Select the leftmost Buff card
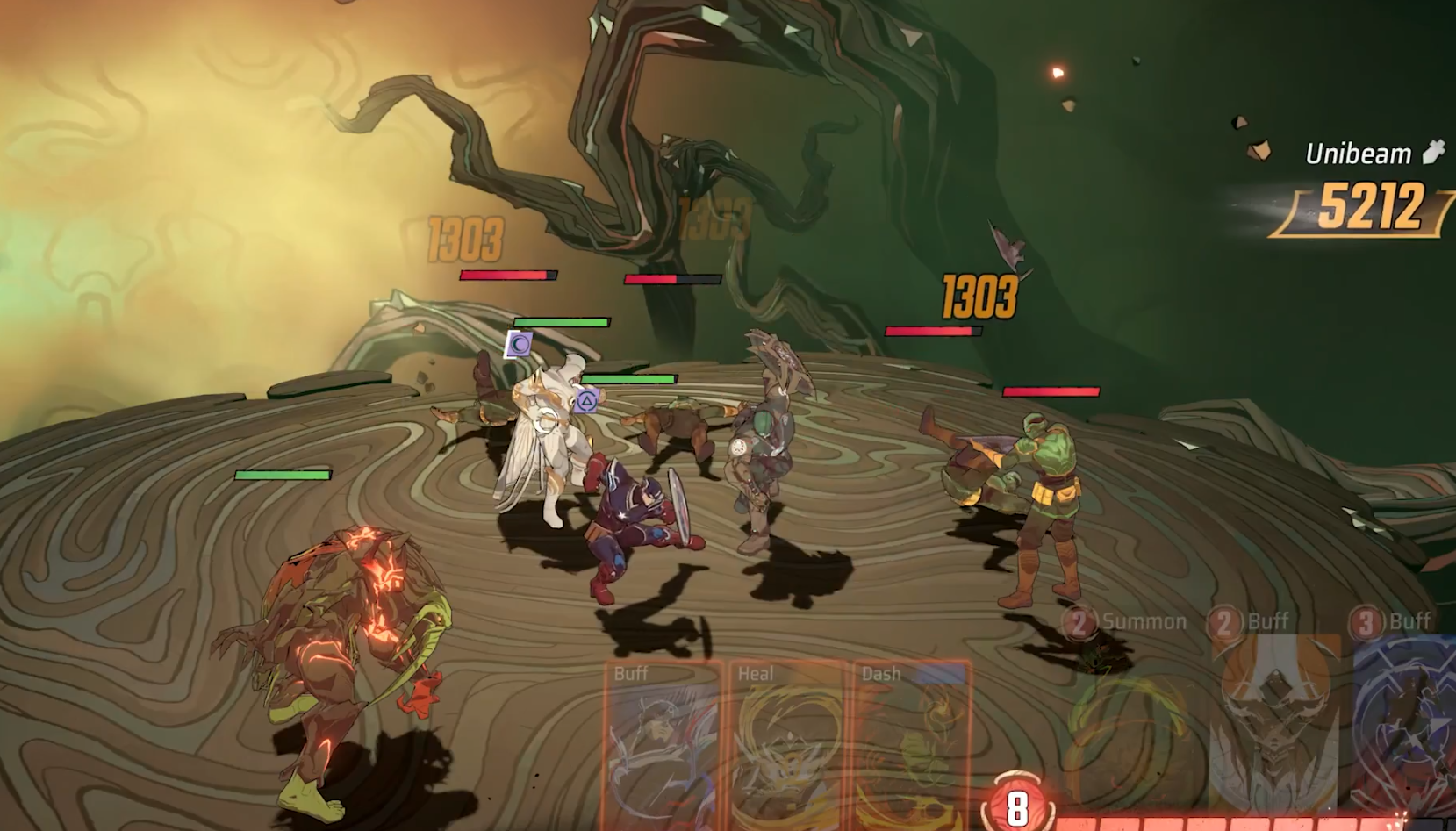The width and height of the screenshot is (1456, 831). 662,746
